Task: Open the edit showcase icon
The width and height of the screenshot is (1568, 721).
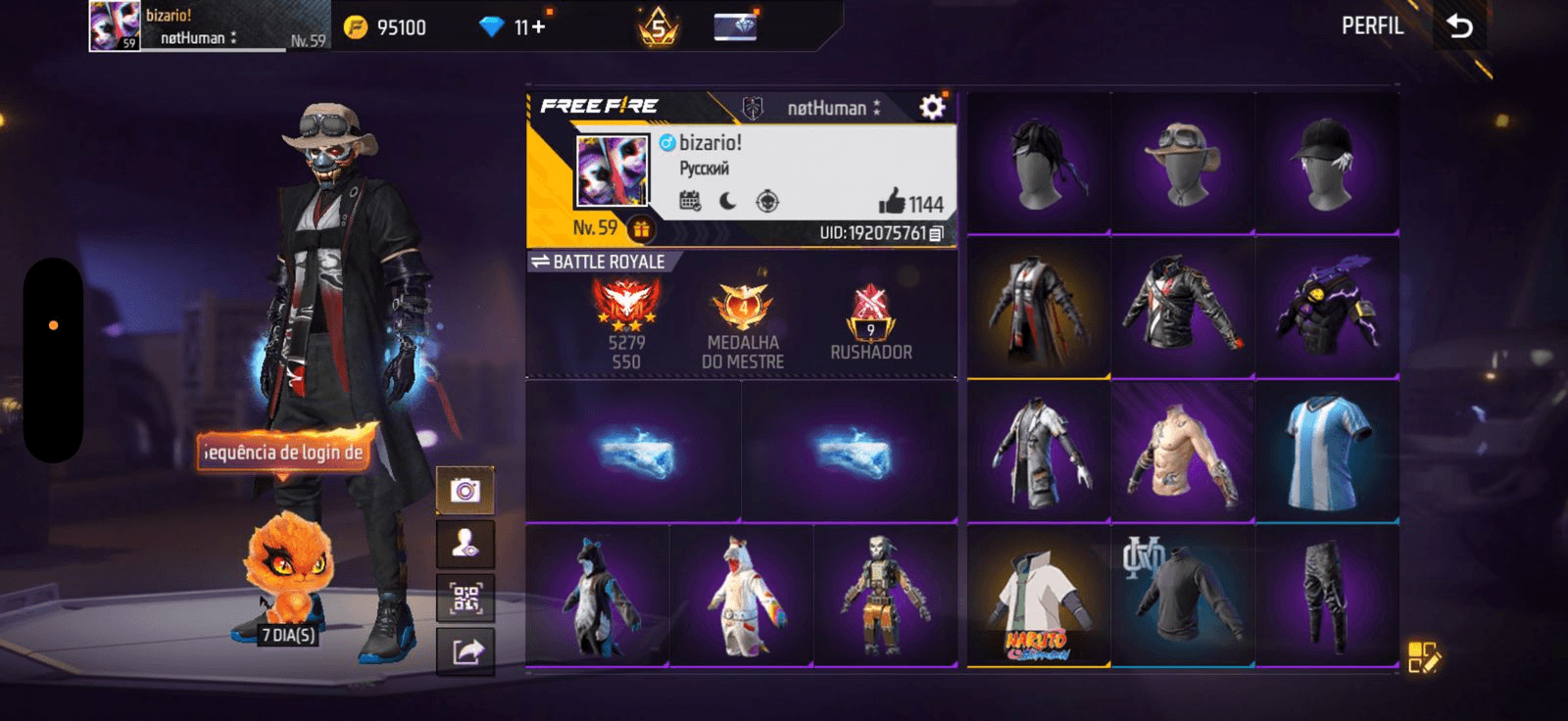Action: 1422,657
